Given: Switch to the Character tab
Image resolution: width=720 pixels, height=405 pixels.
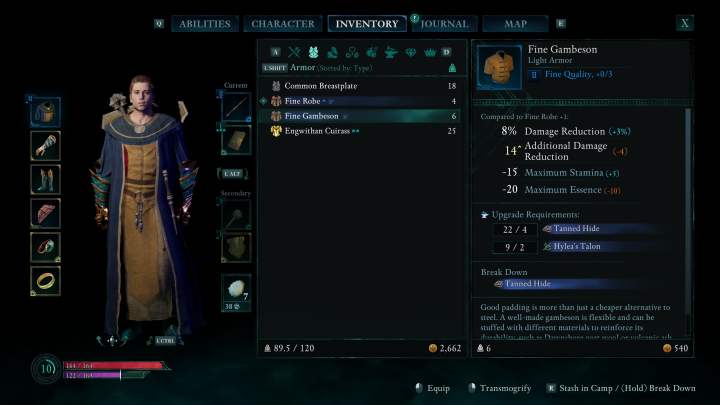Looking at the screenshot, I should (283, 24).
